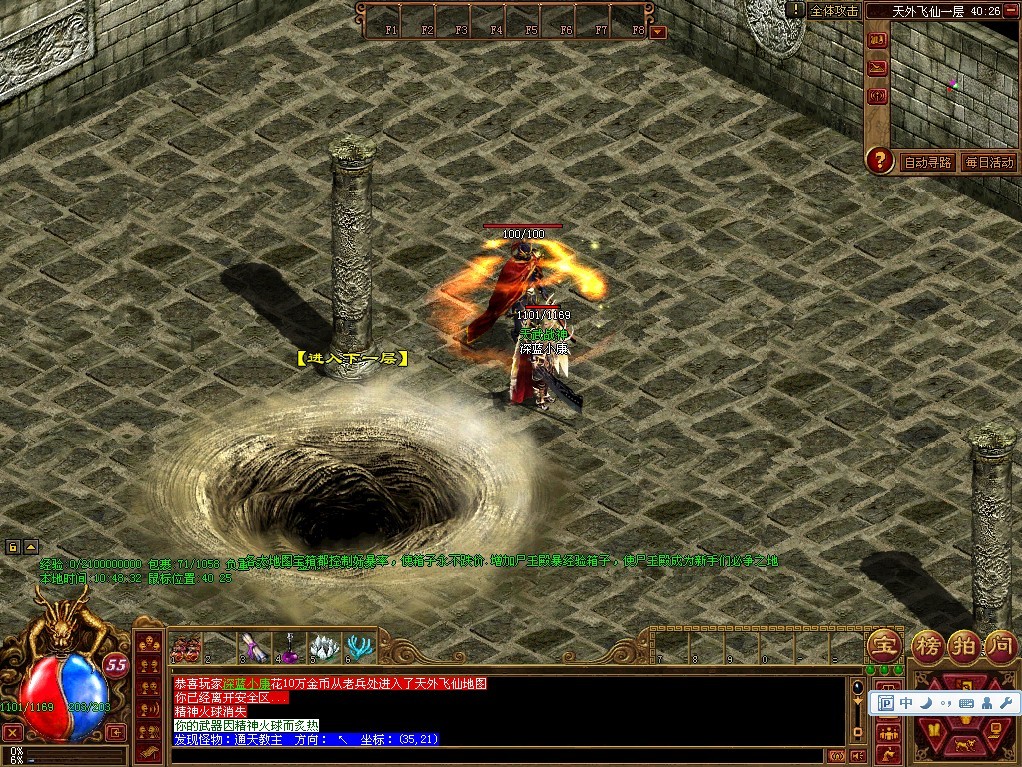The width and height of the screenshot is (1022, 767).
Task: Open the 问 help button
Action: pyautogui.click(x=1001, y=645)
